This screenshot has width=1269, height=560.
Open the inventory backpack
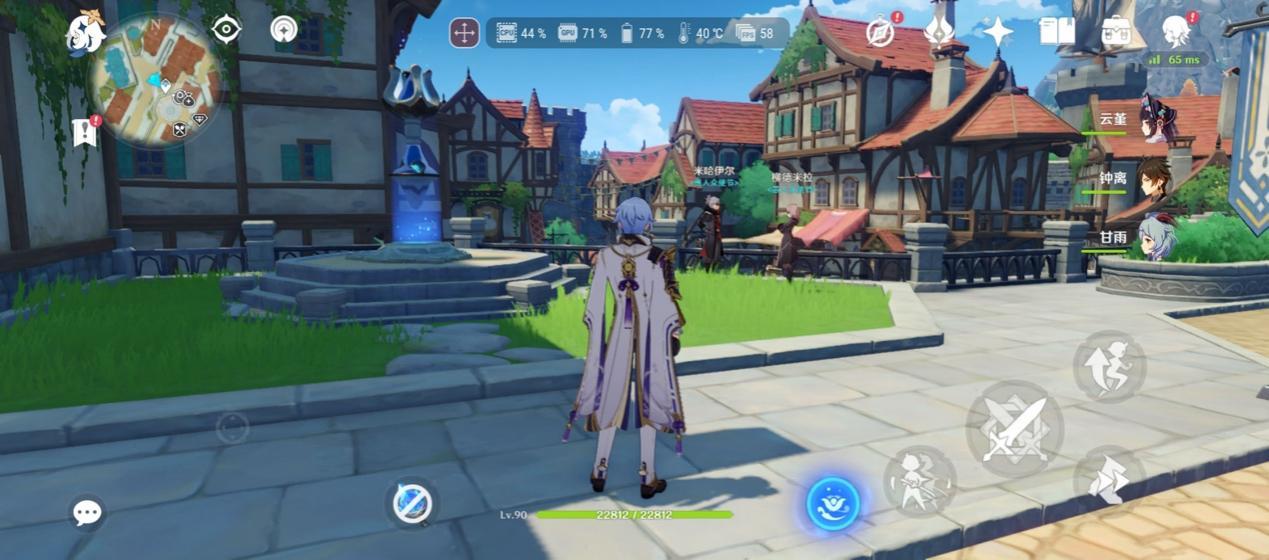click(x=1116, y=32)
